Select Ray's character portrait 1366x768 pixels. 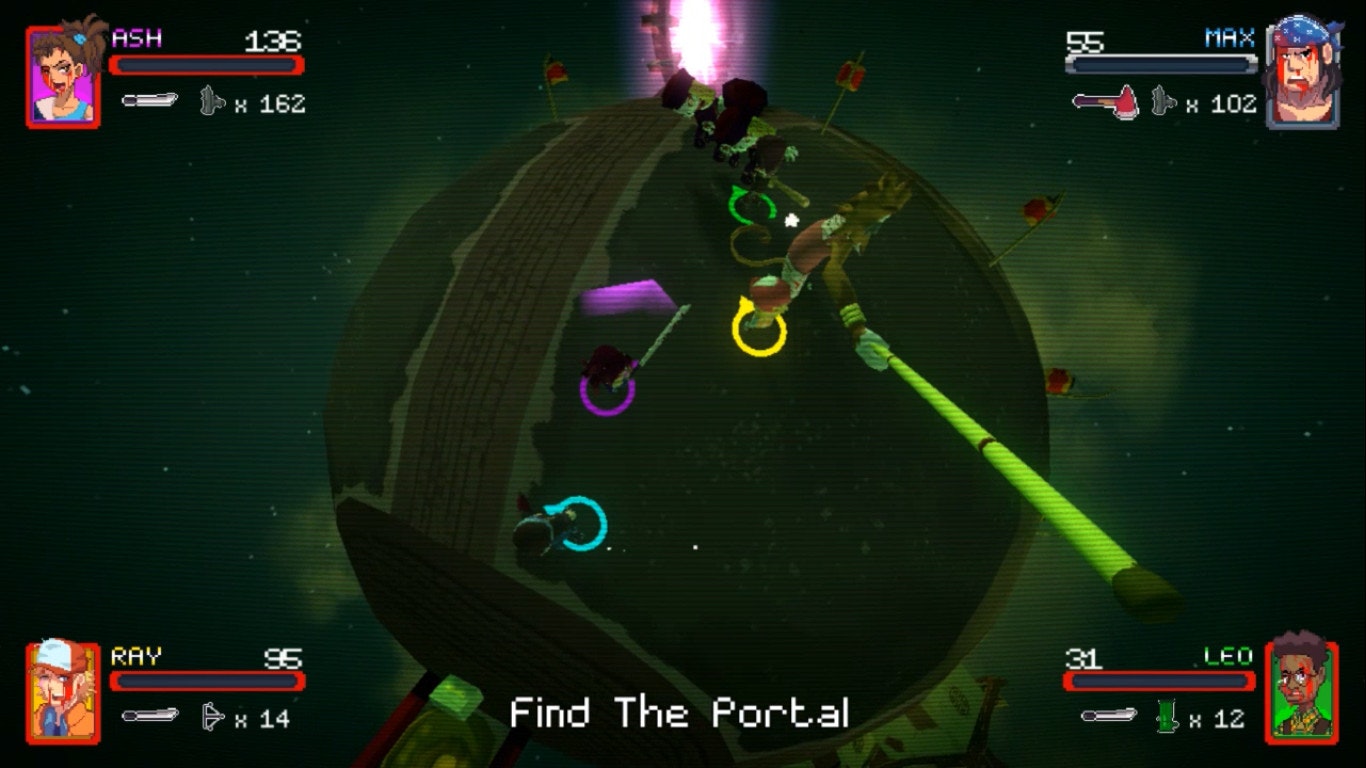click(63, 692)
